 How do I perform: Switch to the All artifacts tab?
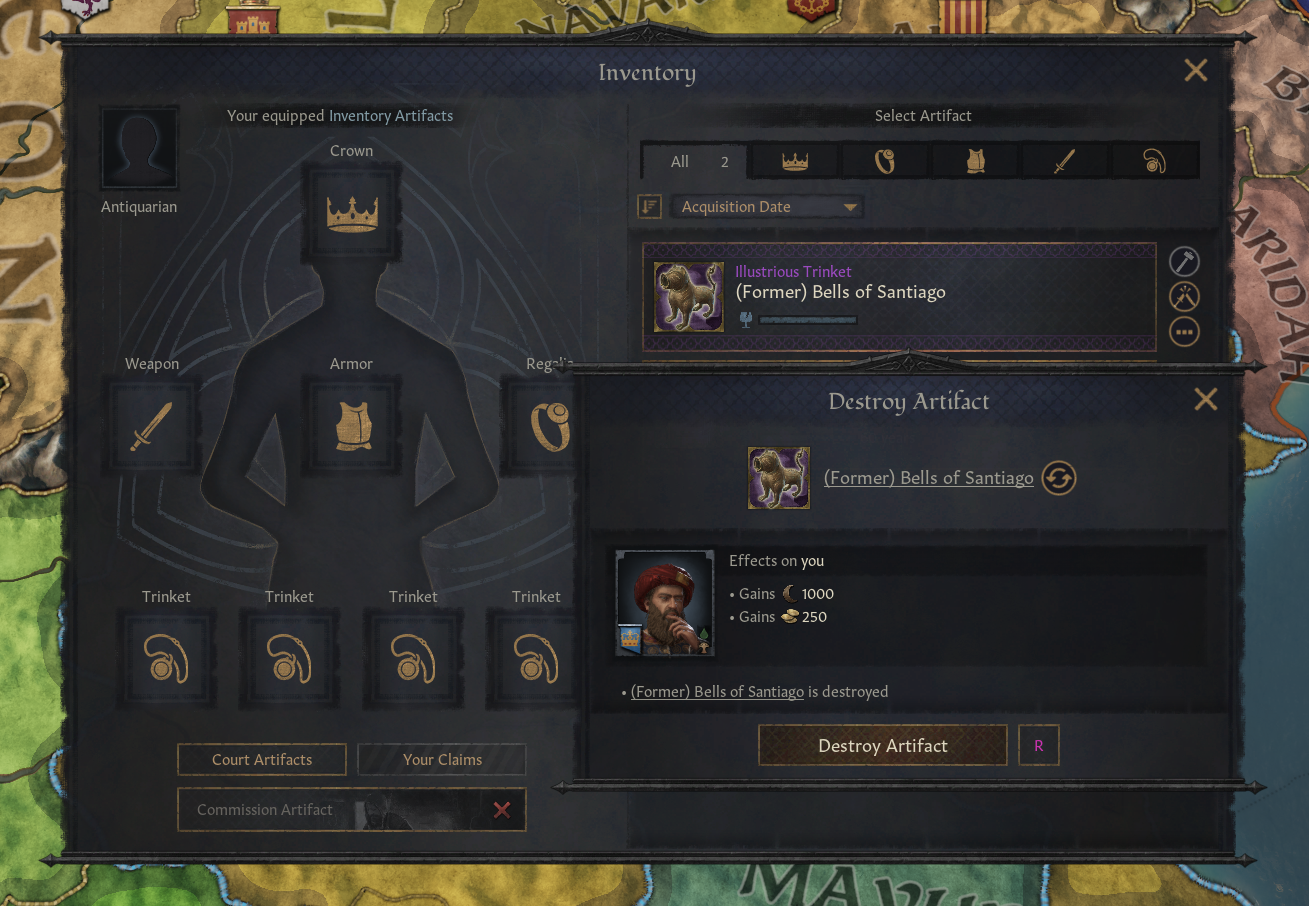pos(695,162)
